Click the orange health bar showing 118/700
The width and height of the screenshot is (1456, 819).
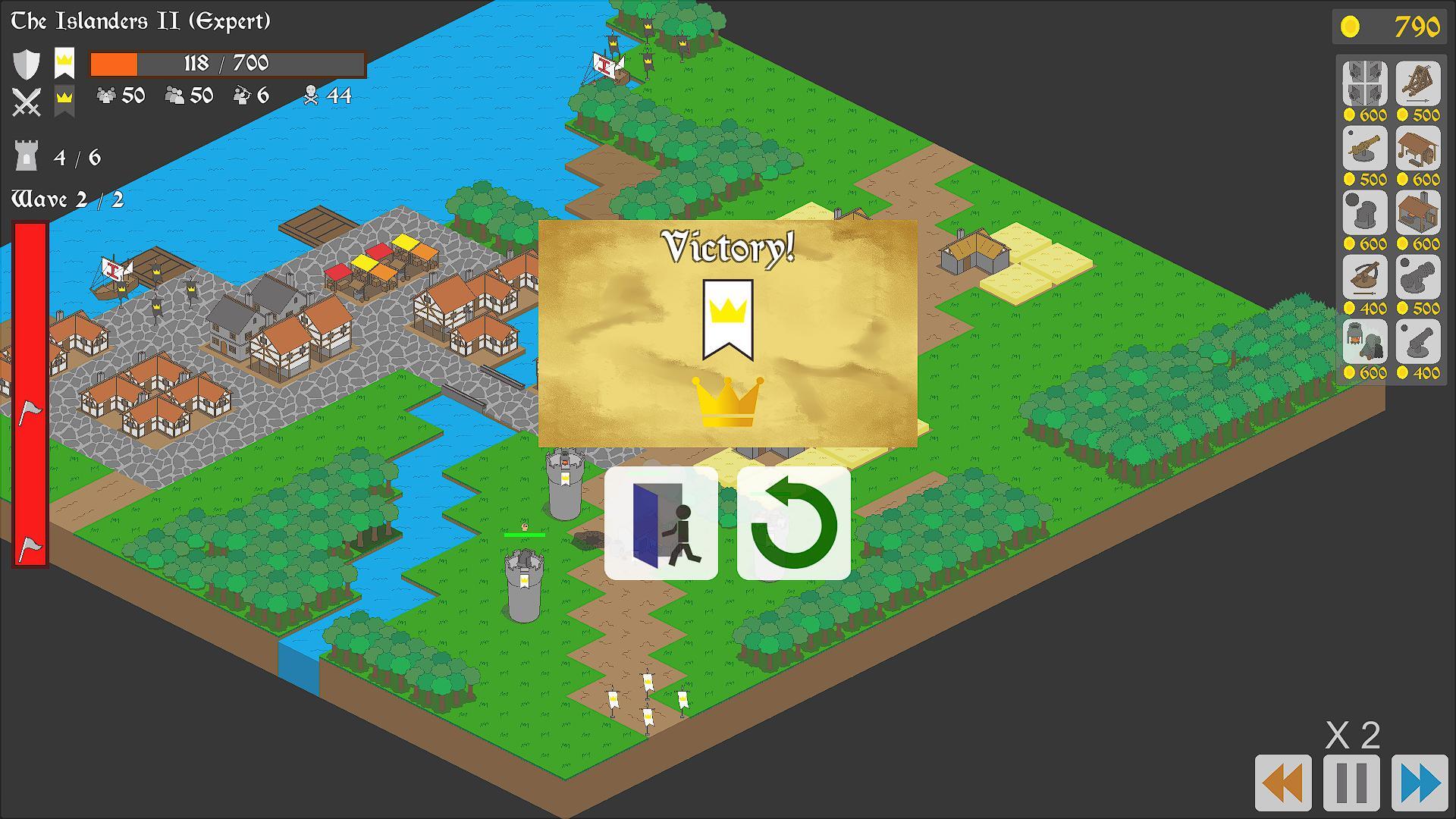(x=226, y=64)
